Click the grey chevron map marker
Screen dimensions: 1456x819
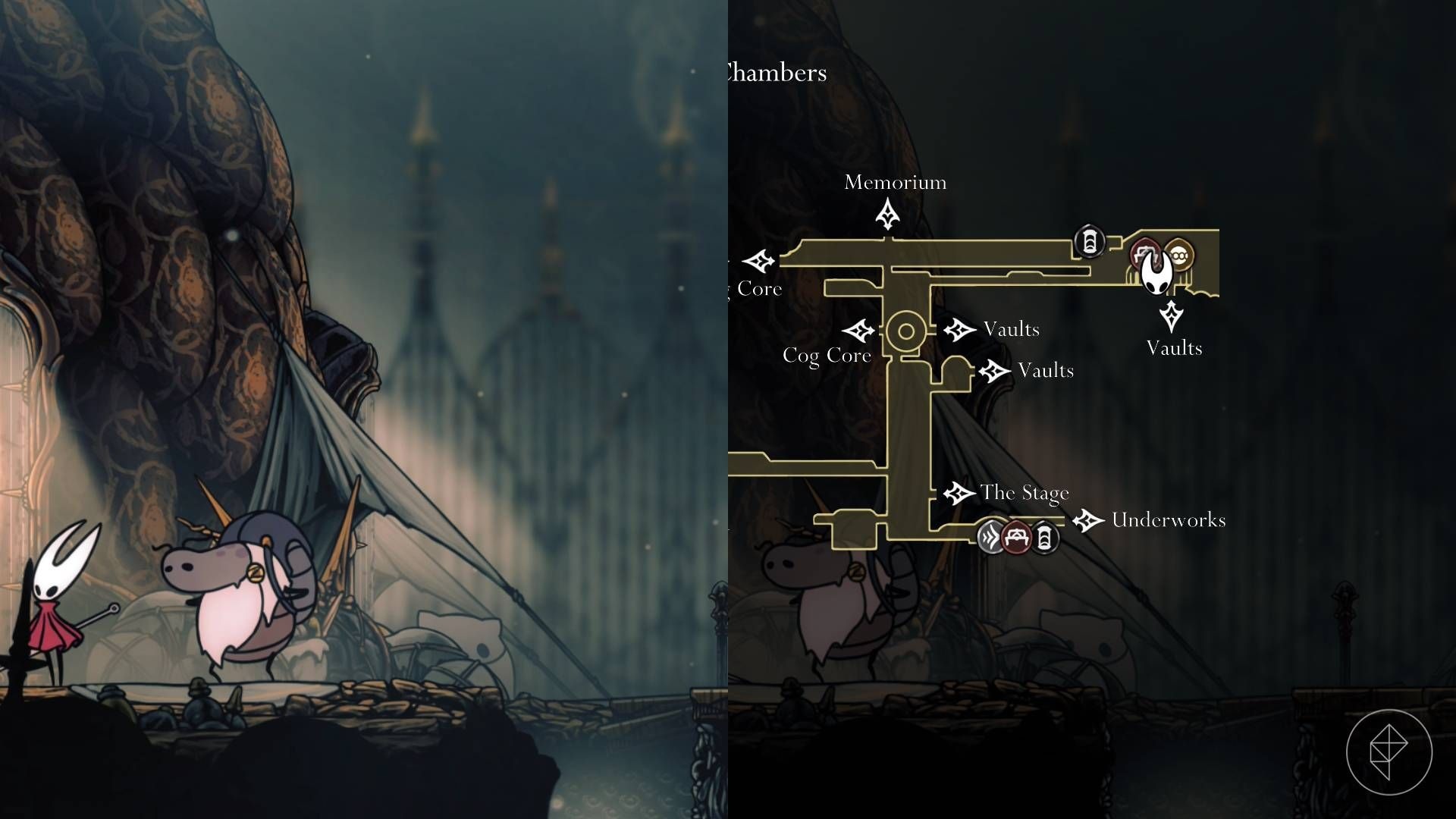tap(990, 538)
